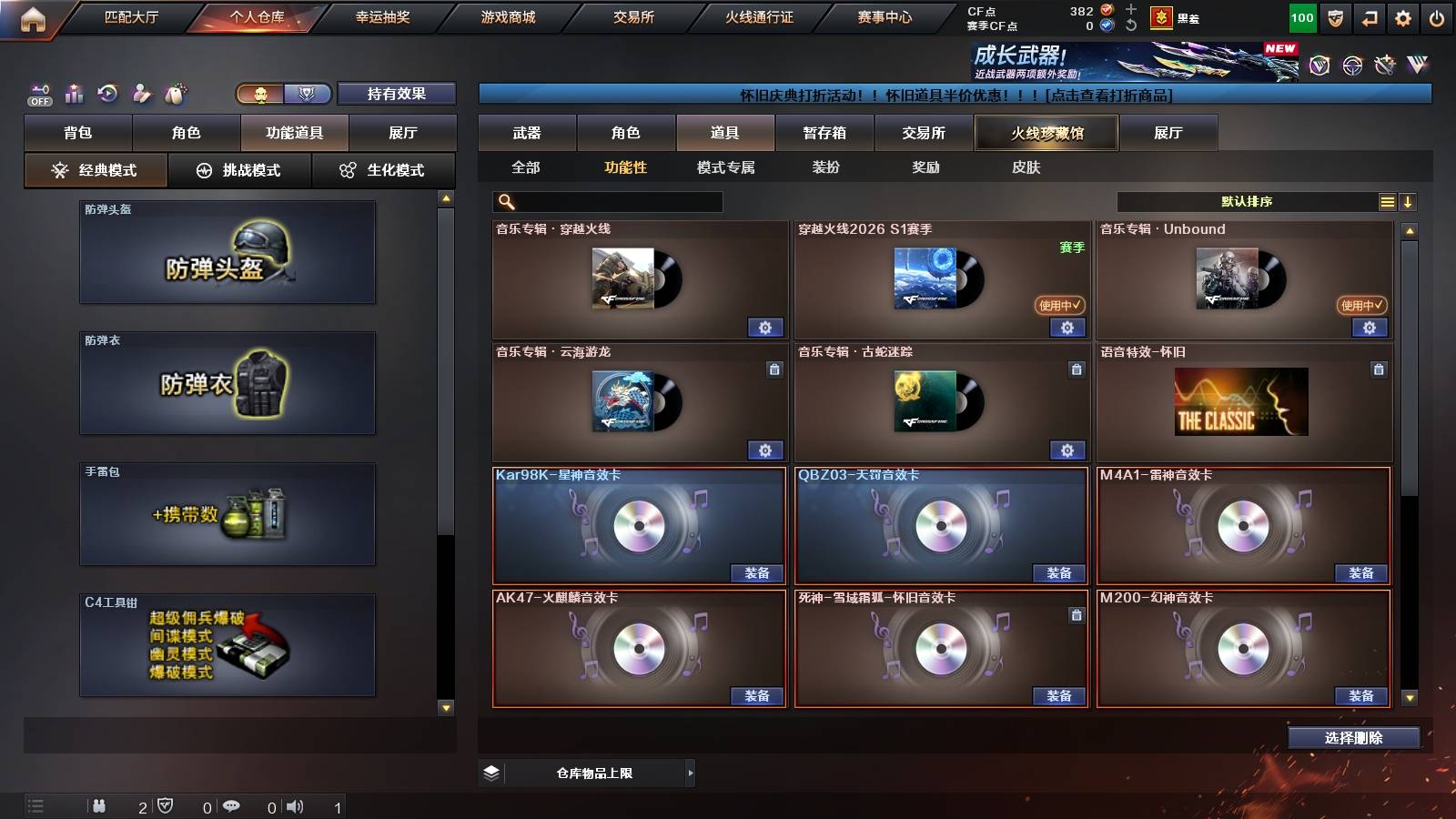
Task: Open the replay player icon in the left toolbar
Action: 107,93
